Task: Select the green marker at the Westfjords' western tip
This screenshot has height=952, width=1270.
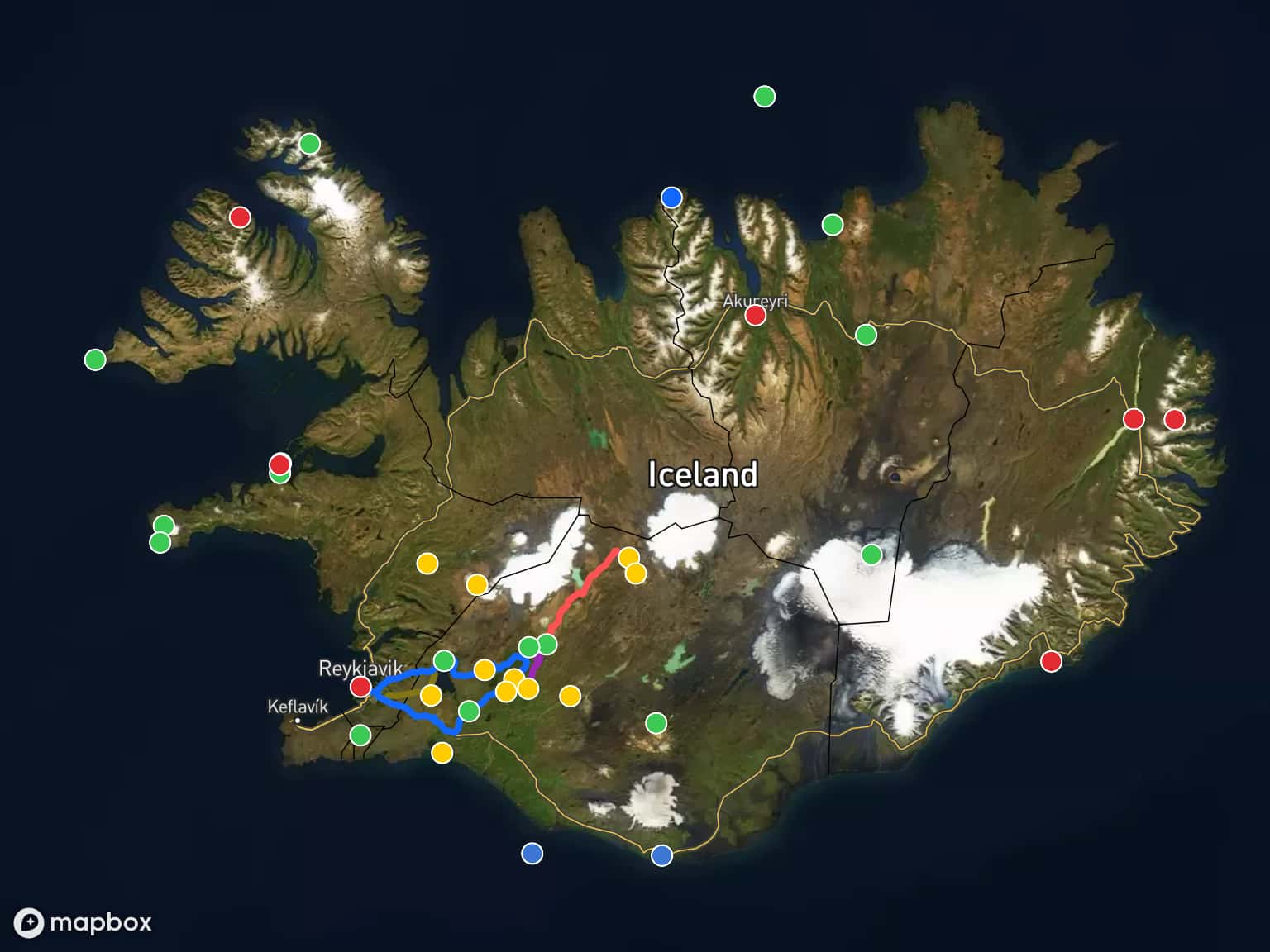Action: [x=95, y=359]
